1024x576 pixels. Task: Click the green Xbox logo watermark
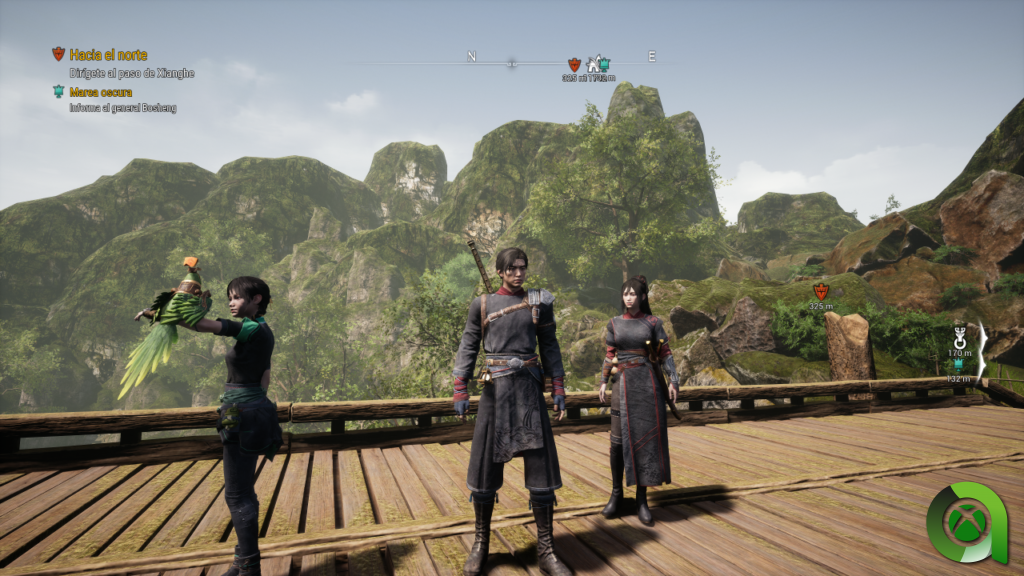coord(964,522)
